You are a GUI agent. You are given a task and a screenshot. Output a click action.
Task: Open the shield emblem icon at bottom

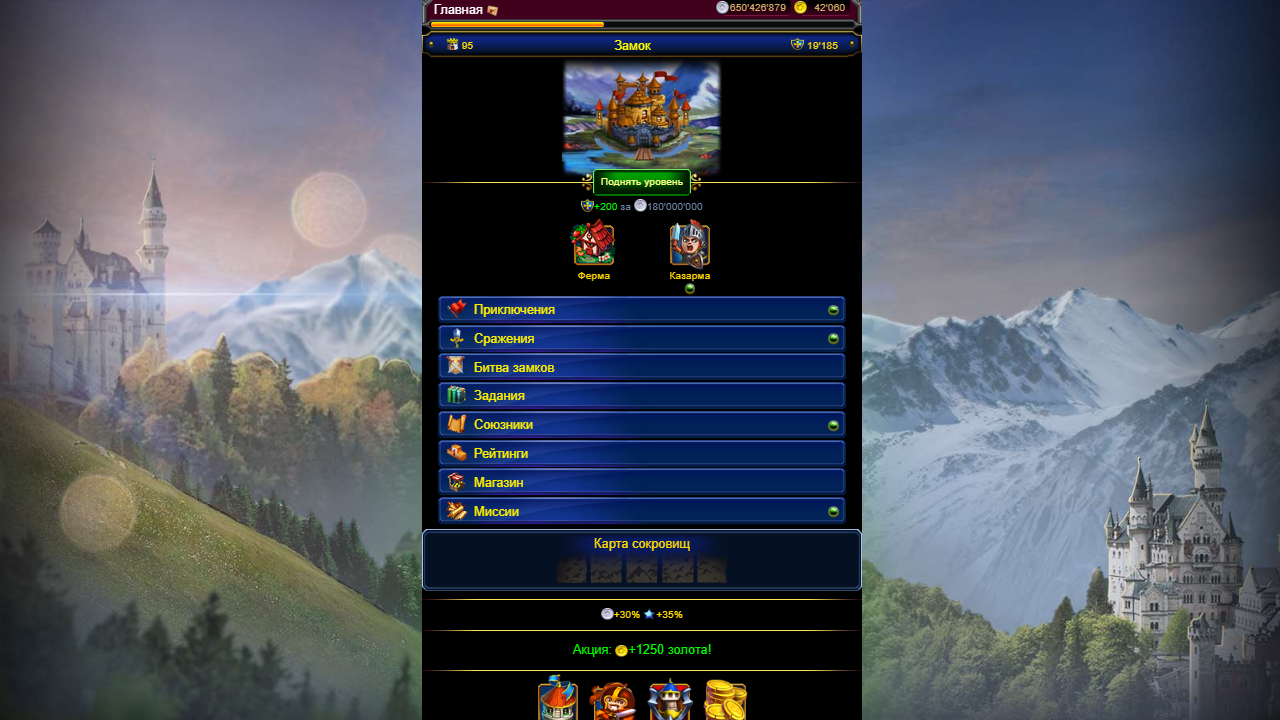click(671, 700)
